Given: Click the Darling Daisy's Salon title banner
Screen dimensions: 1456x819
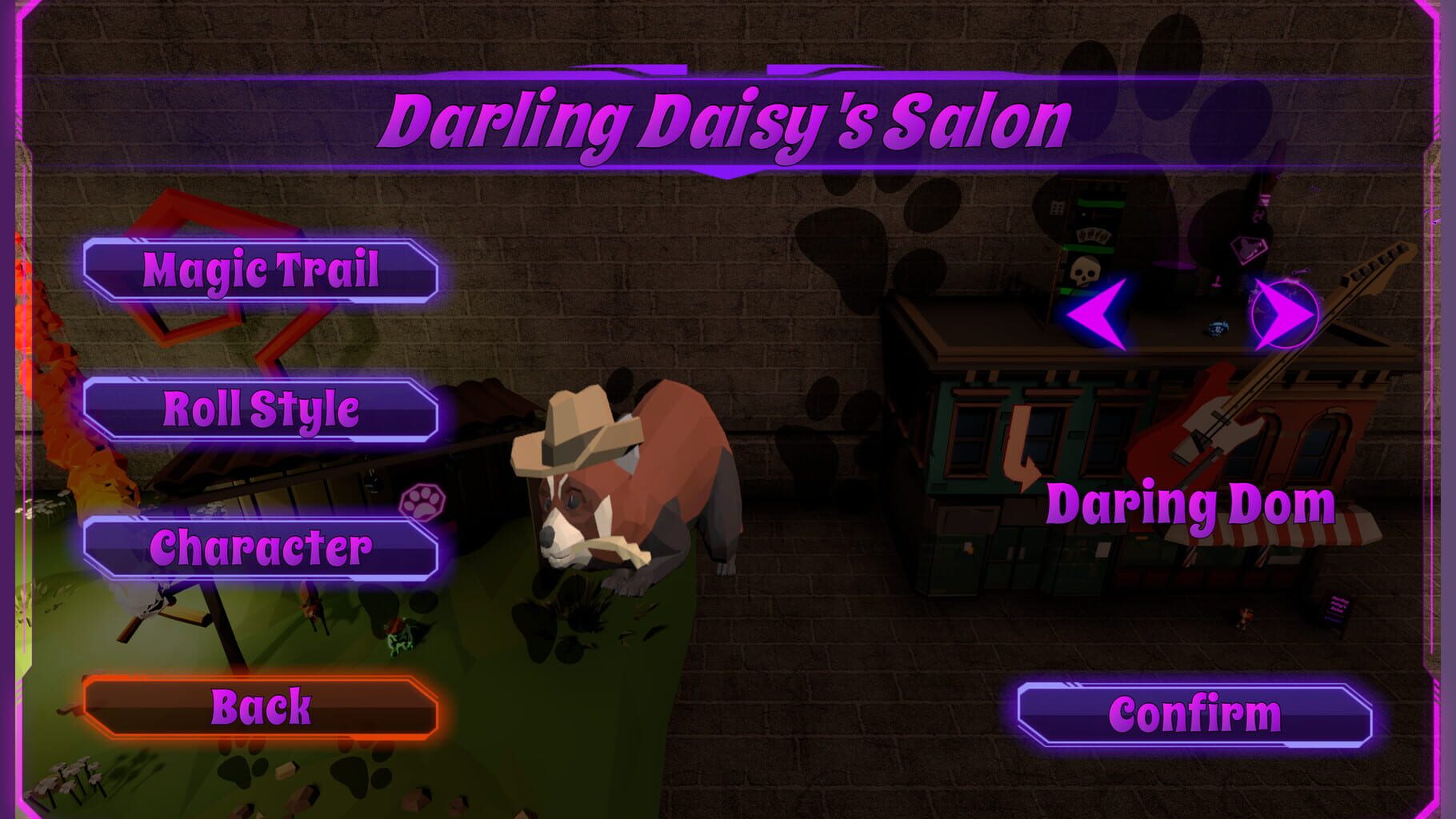Looking at the screenshot, I should [726, 120].
